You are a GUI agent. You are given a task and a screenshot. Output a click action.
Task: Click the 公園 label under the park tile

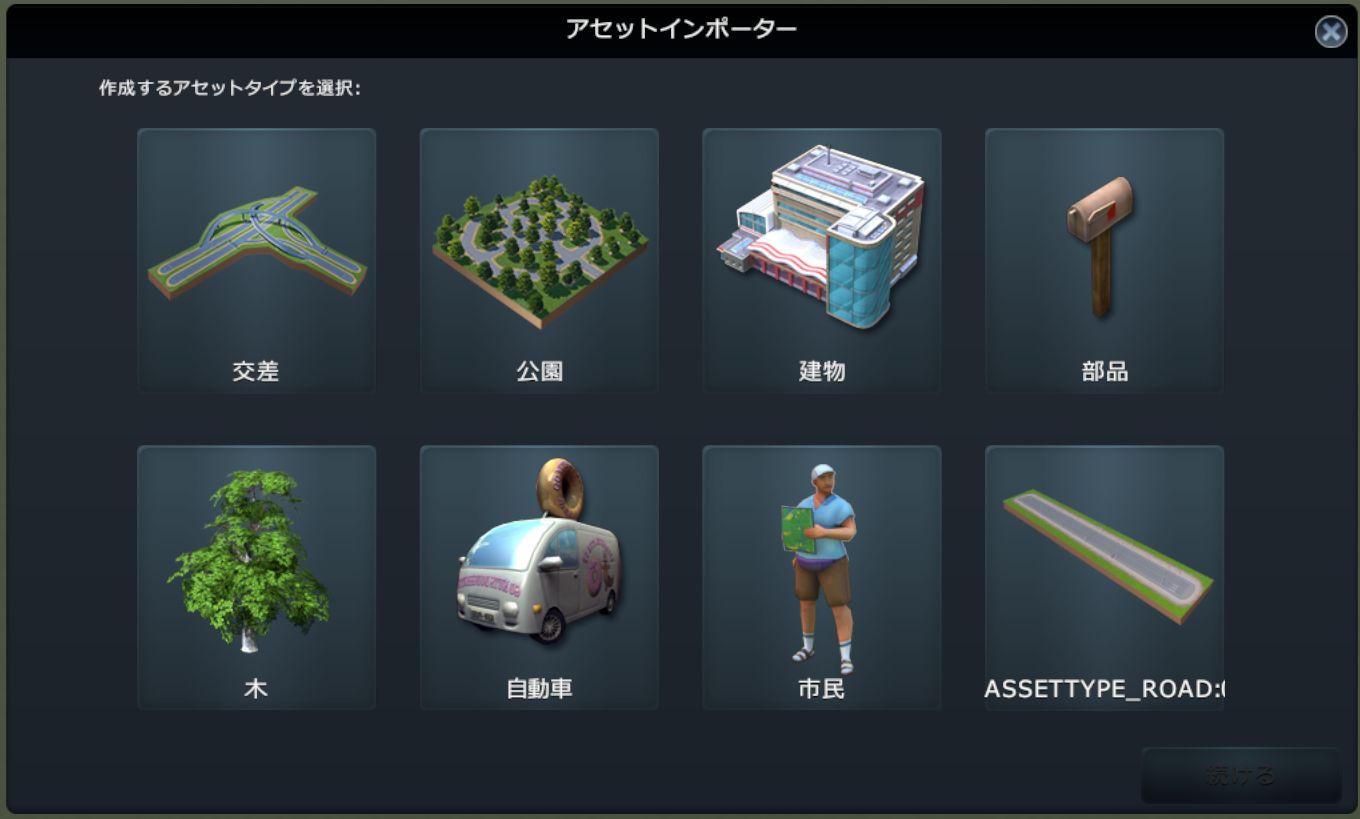(538, 369)
